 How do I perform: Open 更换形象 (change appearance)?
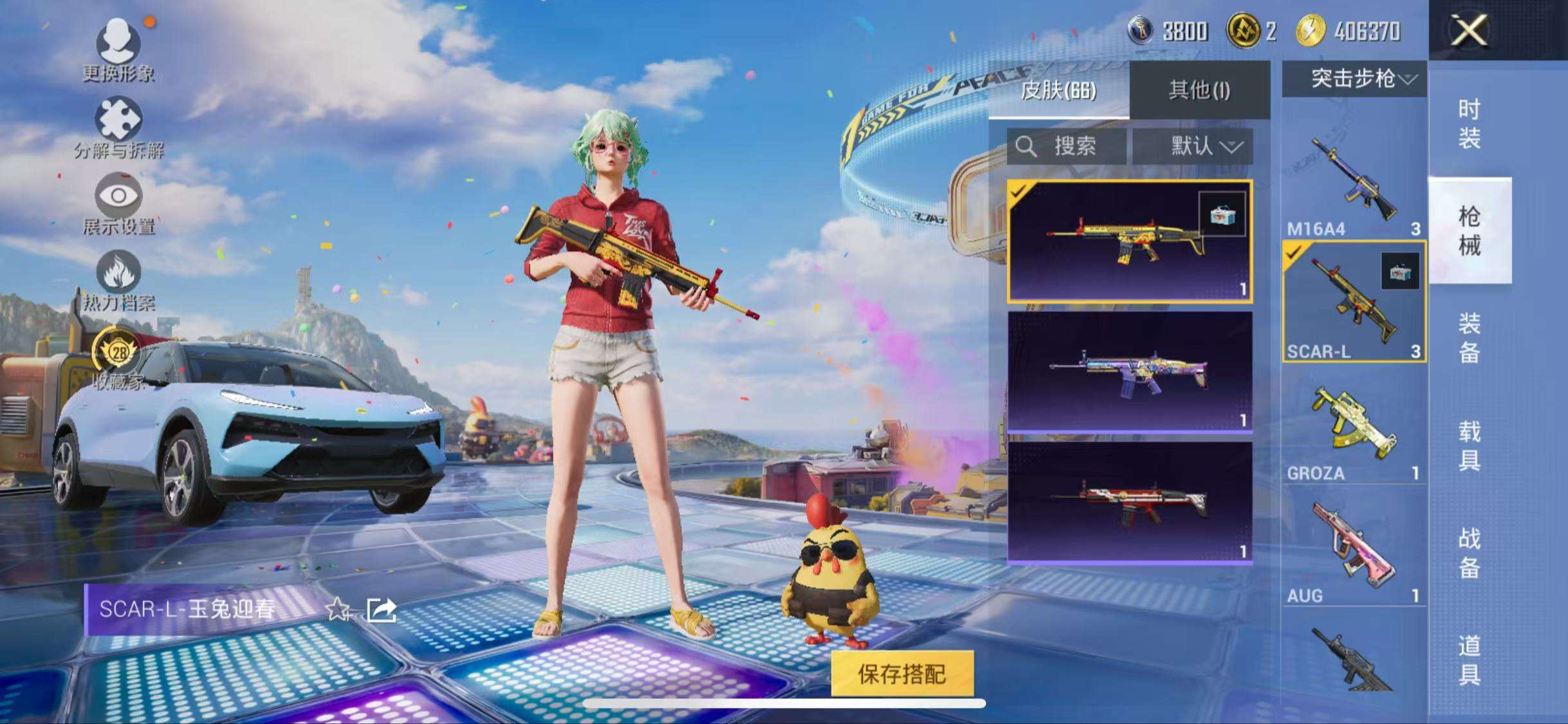tap(118, 50)
